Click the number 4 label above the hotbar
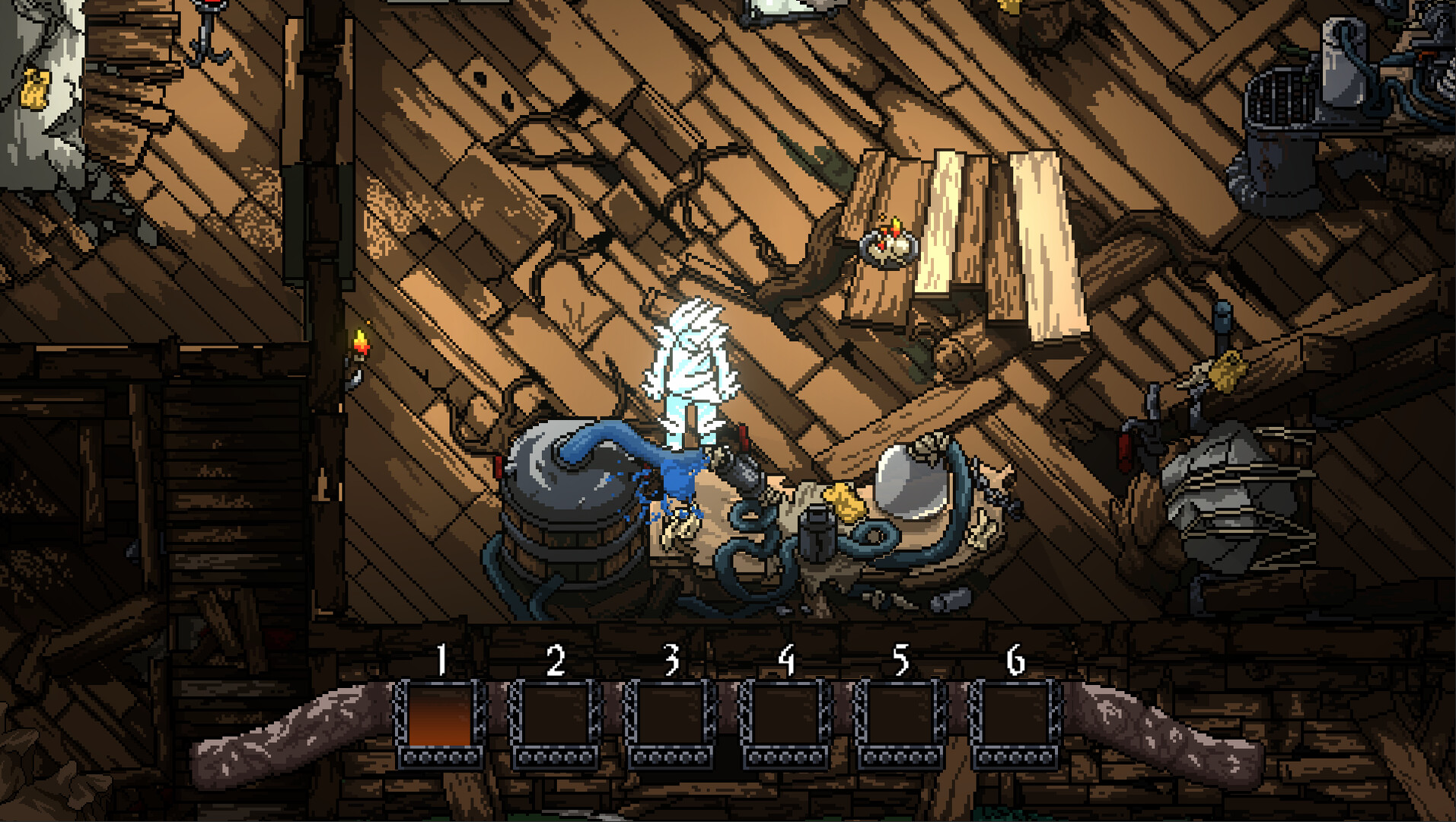This screenshot has width=1456, height=822. [x=788, y=659]
